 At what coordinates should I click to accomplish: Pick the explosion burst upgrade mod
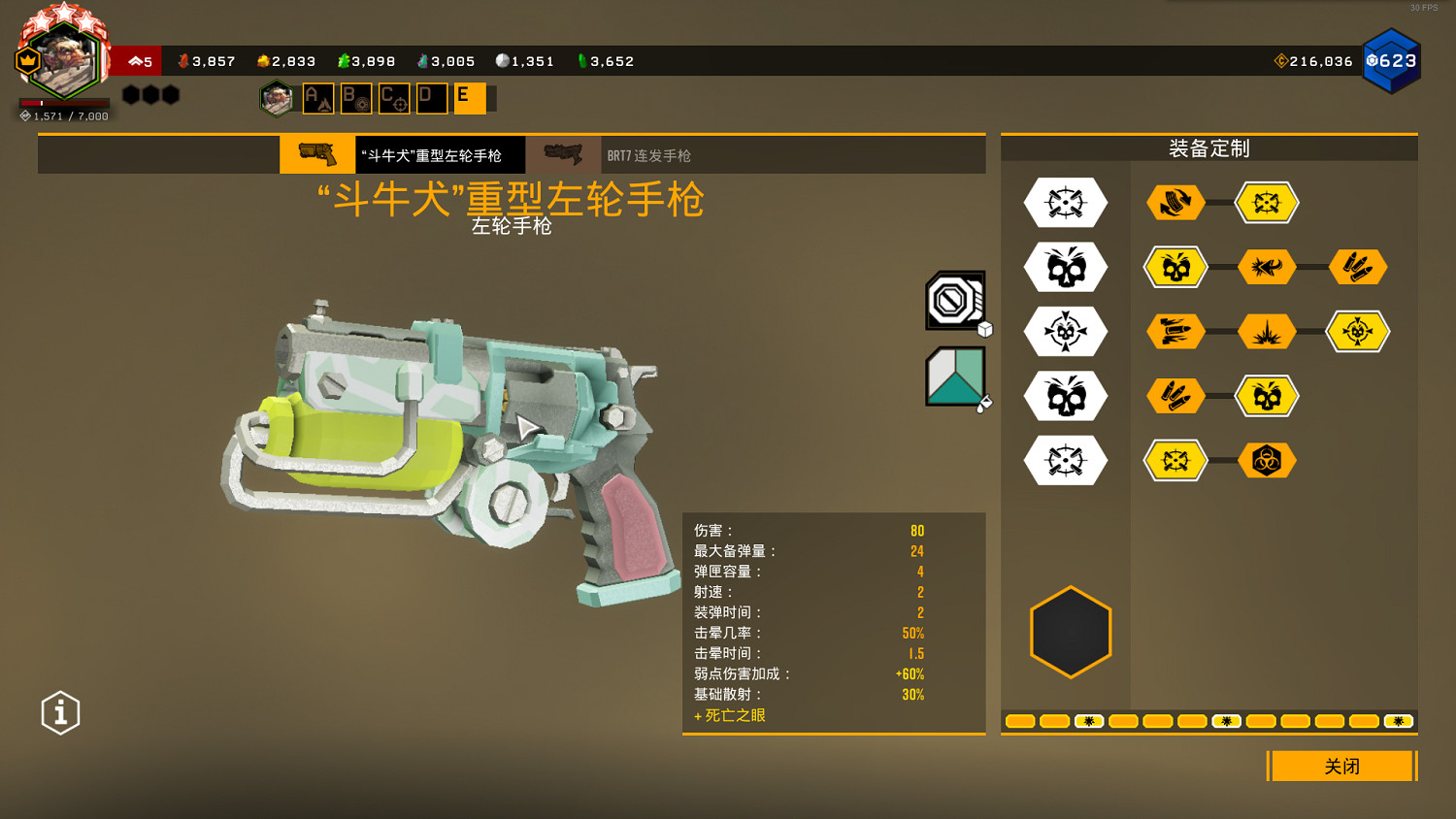(1267, 332)
